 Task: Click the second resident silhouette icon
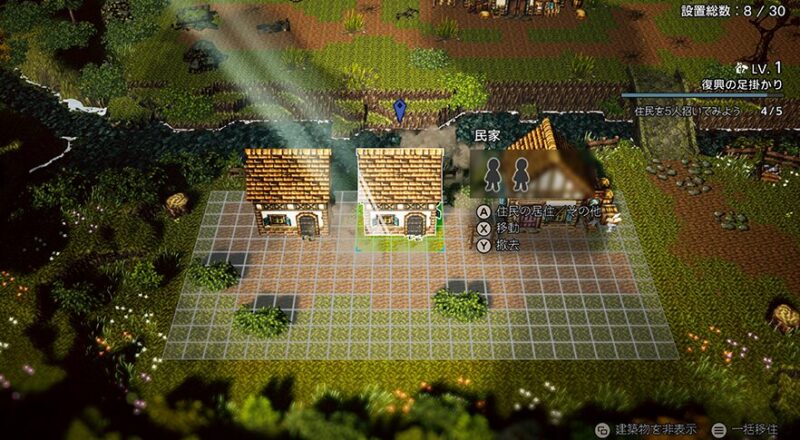(x=519, y=175)
